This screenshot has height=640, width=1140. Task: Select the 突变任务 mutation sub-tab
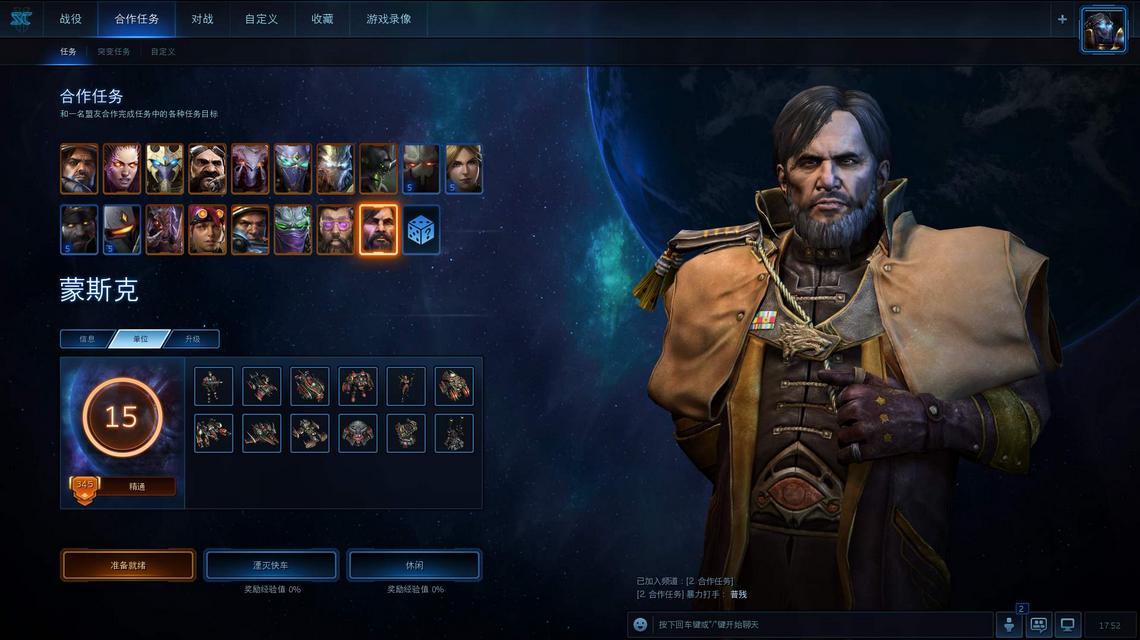click(x=113, y=52)
